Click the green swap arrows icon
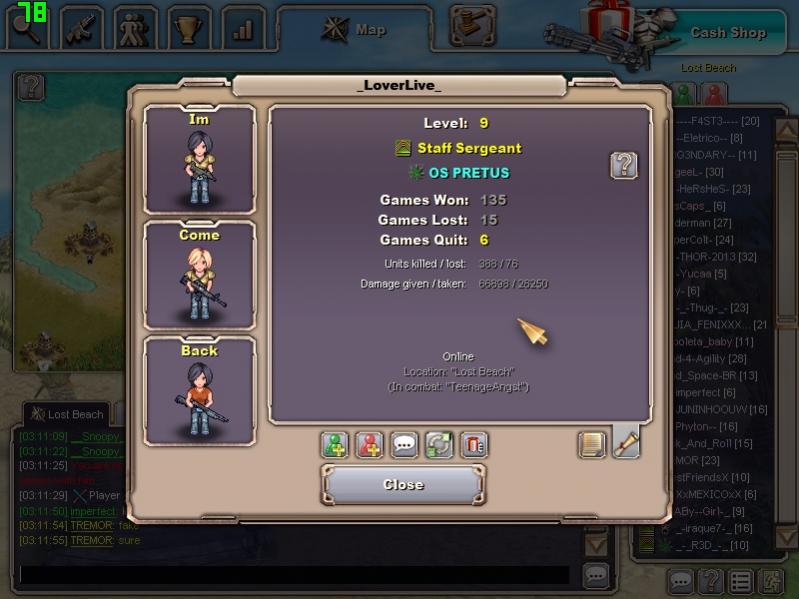Image resolution: width=799 pixels, height=599 pixels. (439, 445)
